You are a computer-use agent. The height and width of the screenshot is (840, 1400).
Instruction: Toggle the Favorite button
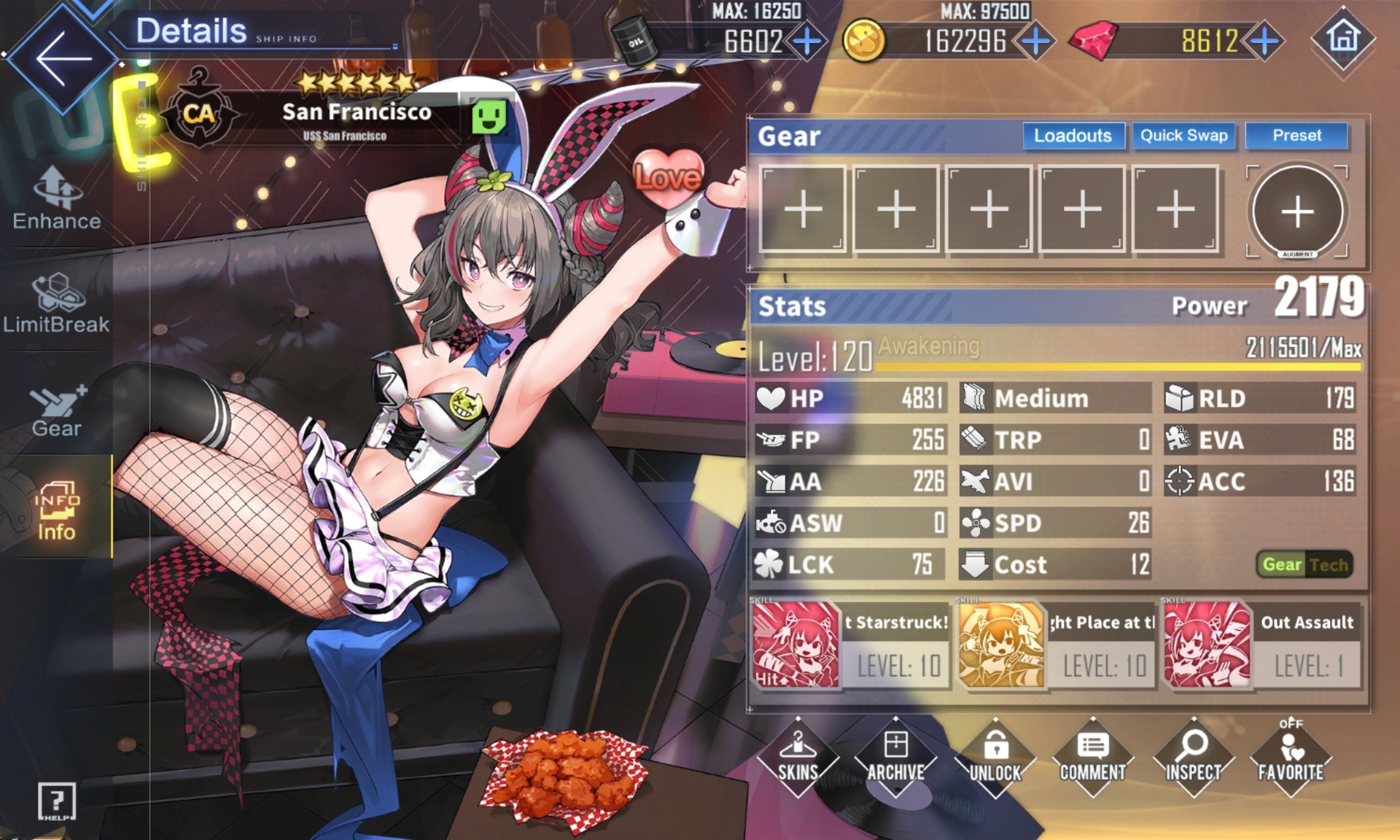coord(1291,757)
